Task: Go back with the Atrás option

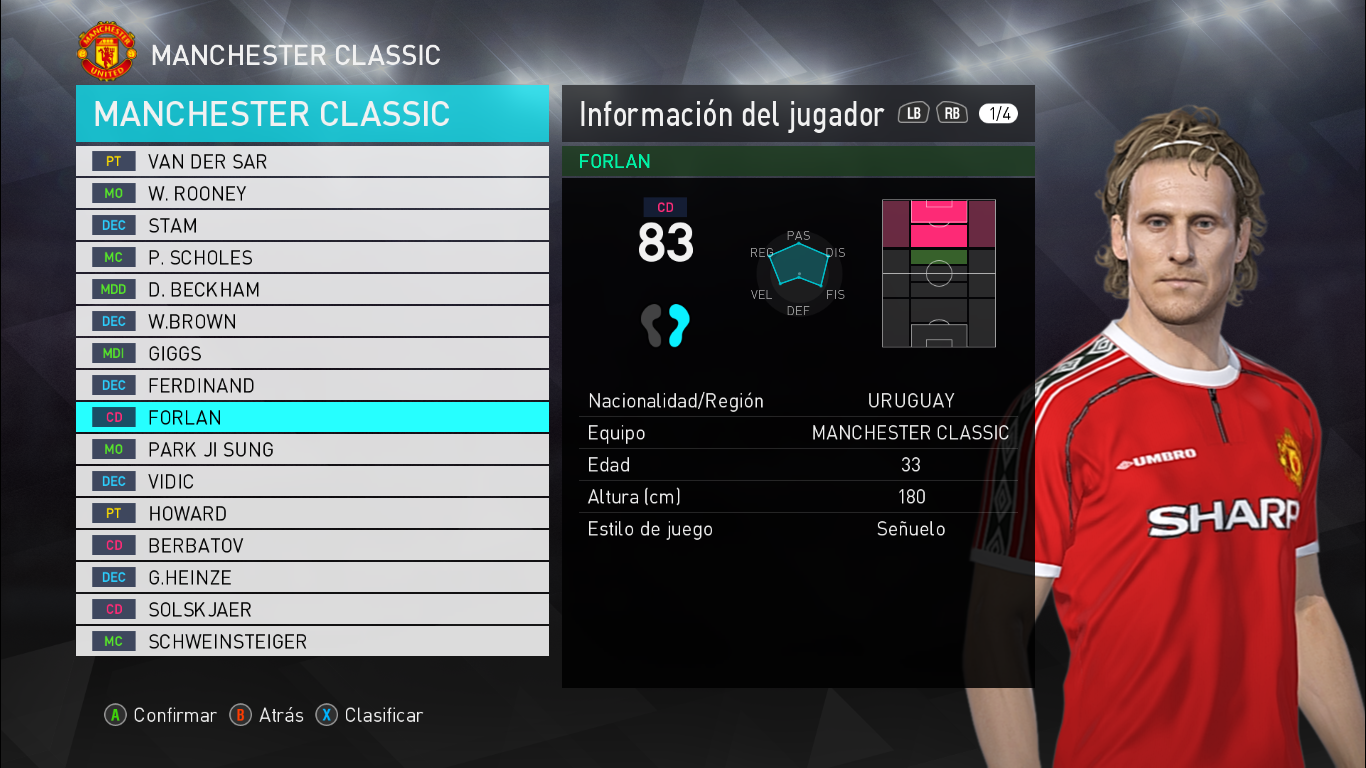Action: (x=267, y=715)
